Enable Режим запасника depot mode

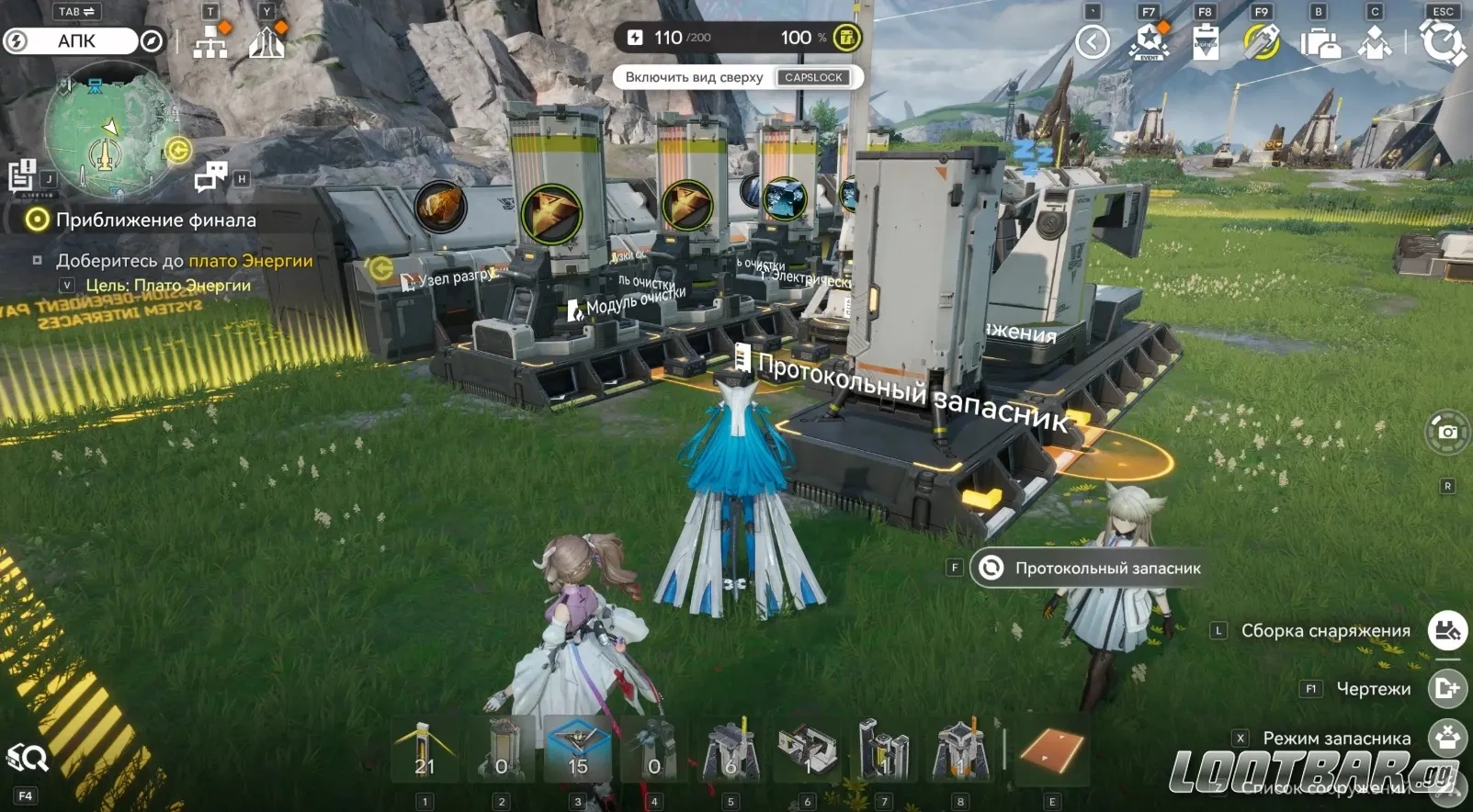pos(1447,738)
